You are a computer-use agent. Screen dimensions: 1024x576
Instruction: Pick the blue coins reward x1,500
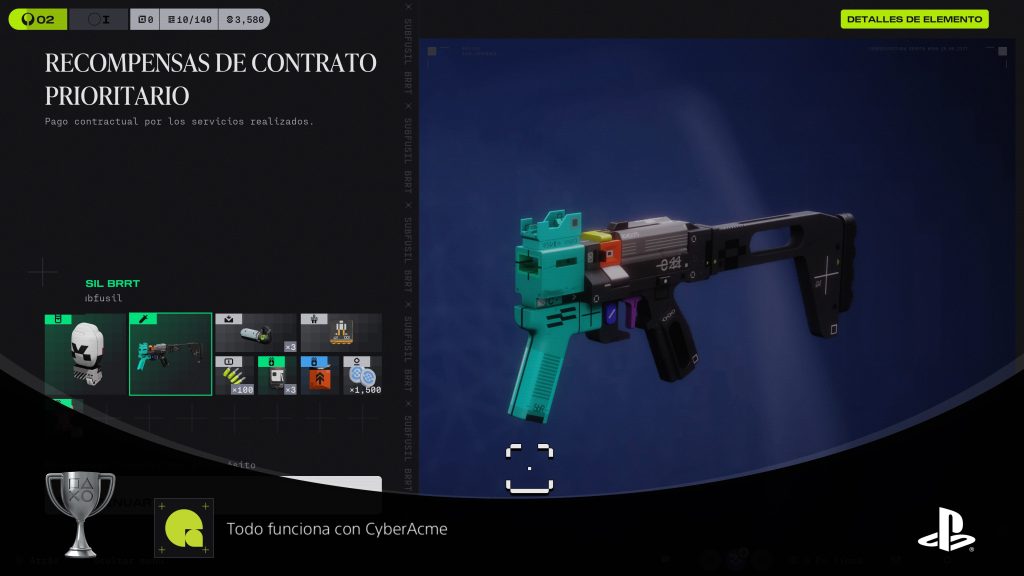coord(362,375)
